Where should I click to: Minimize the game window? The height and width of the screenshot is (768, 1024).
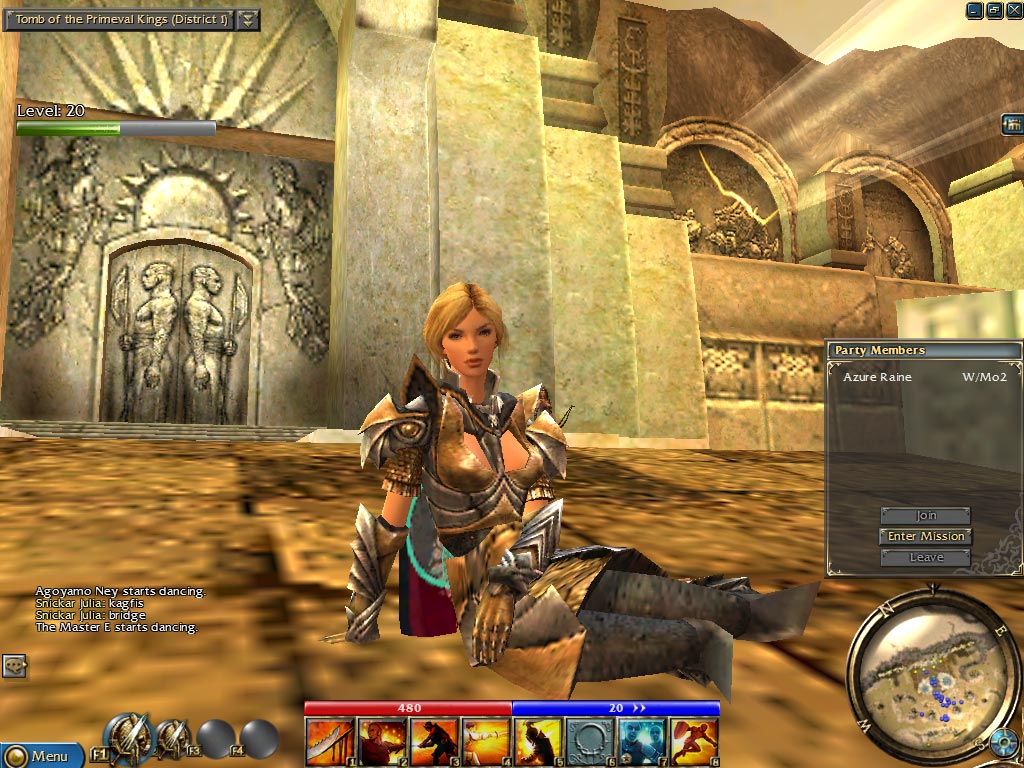pos(975,10)
